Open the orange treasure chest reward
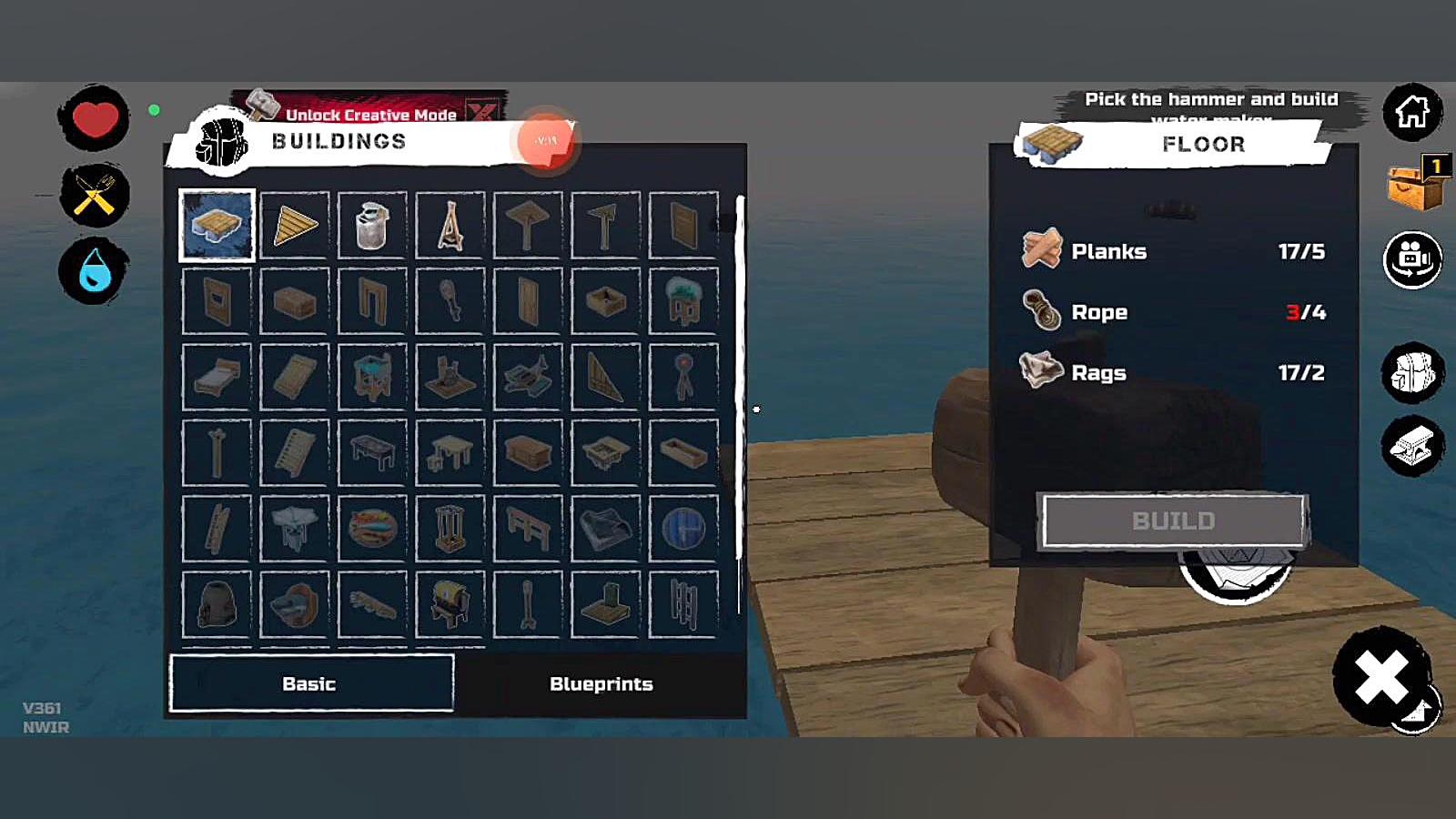 [x=1414, y=185]
